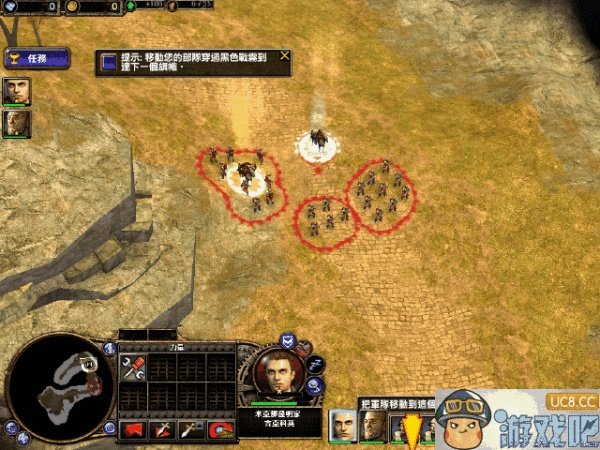Choose the sword attack command

click(x=160, y=430)
